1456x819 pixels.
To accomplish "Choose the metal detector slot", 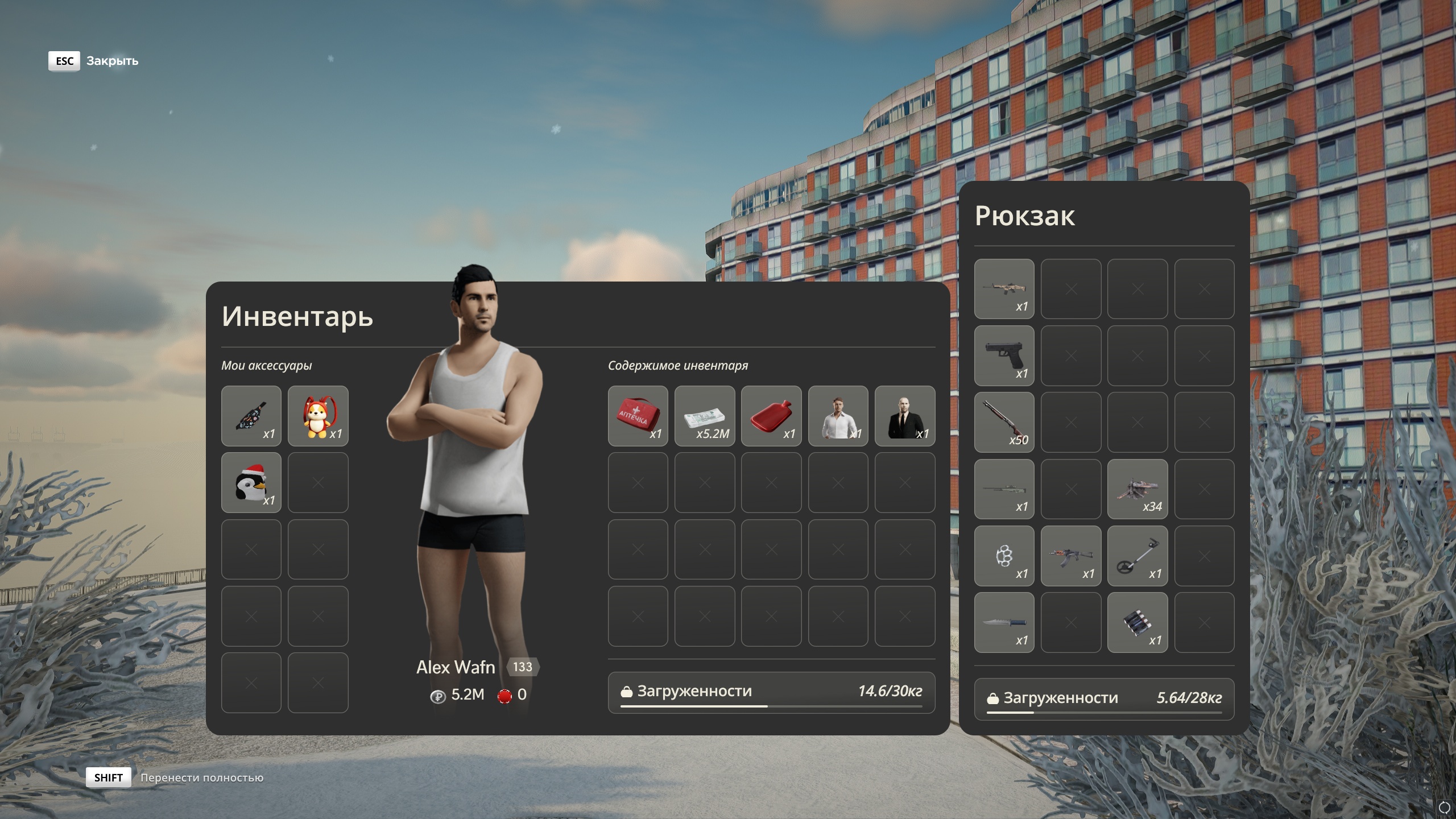I will click(1137, 556).
